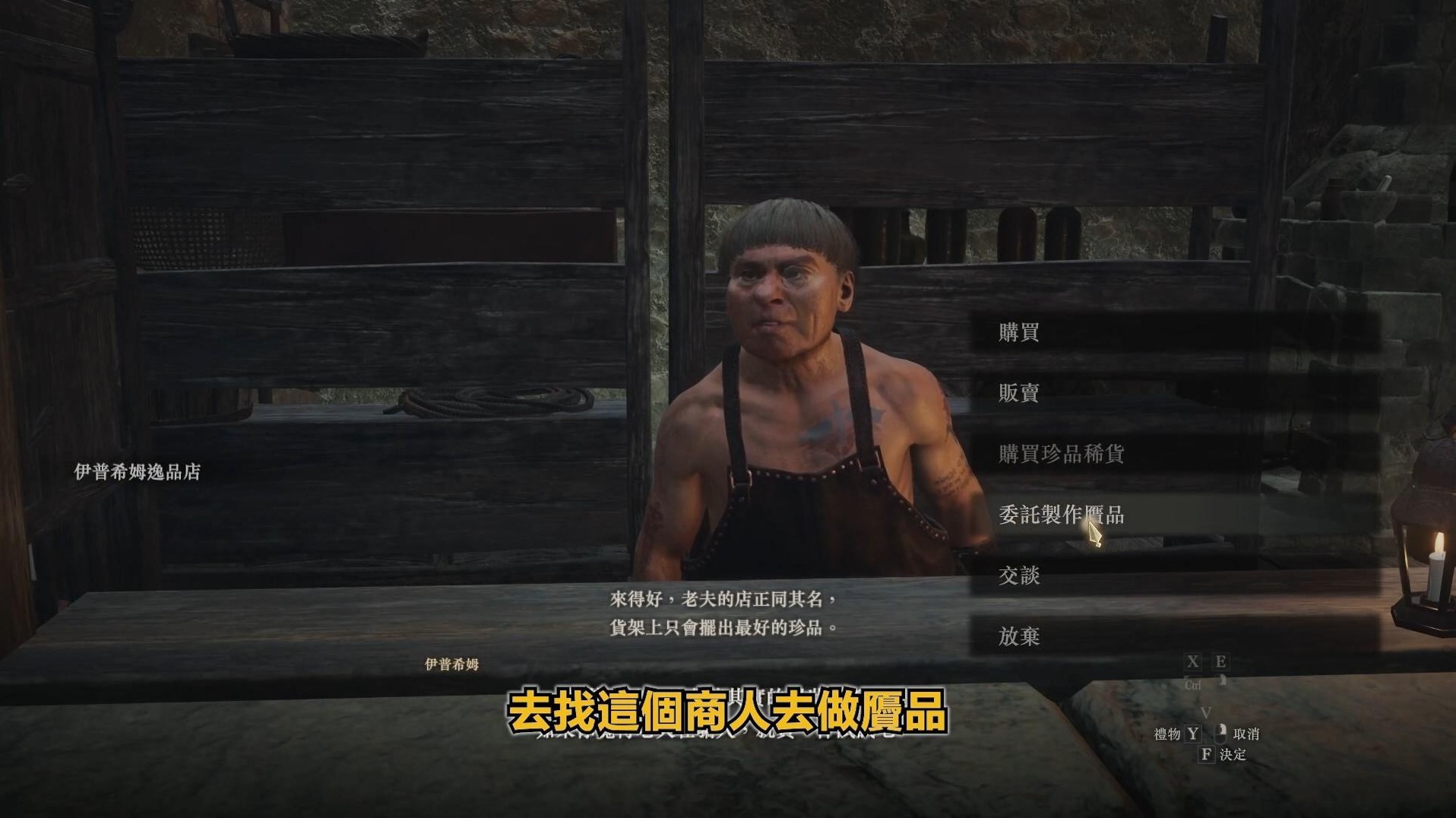
Task: Click the X key prompt icon
Action: (x=1193, y=661)
